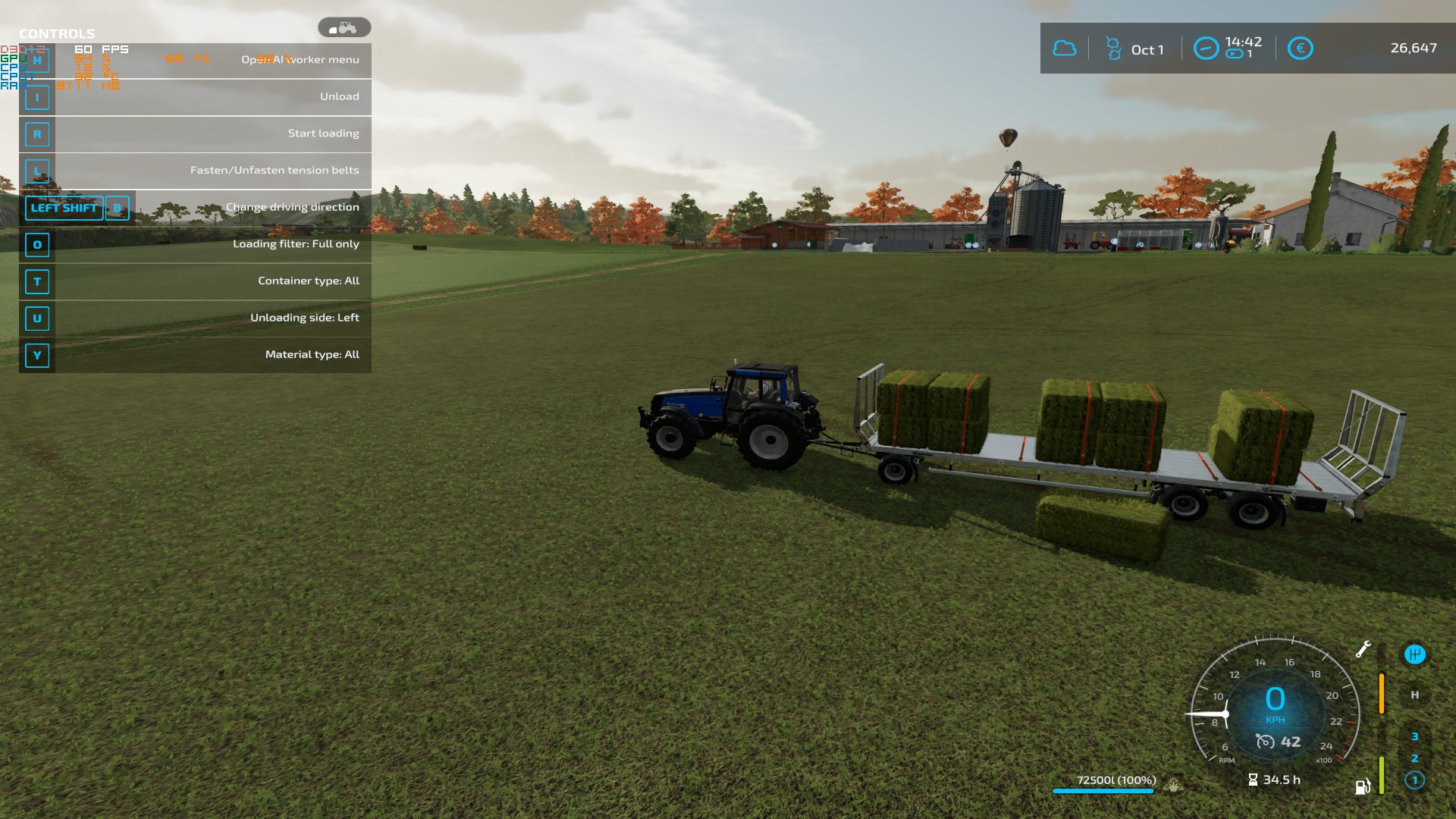
Task: Click the euro currency icon near the money display
Action: tap(1301, 49)
